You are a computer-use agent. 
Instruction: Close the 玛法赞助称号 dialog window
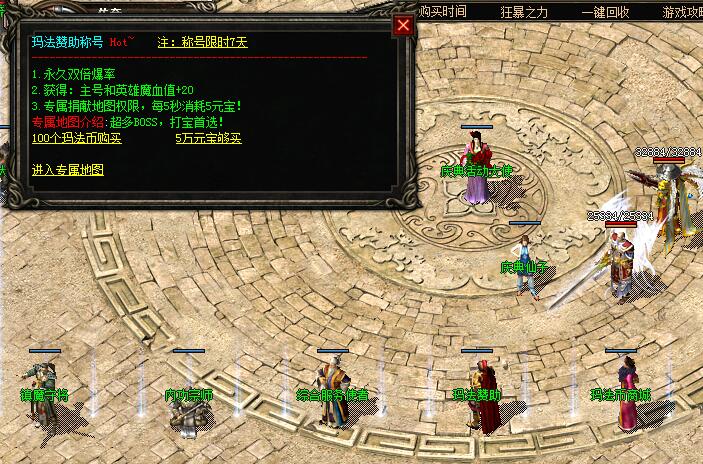403,26
